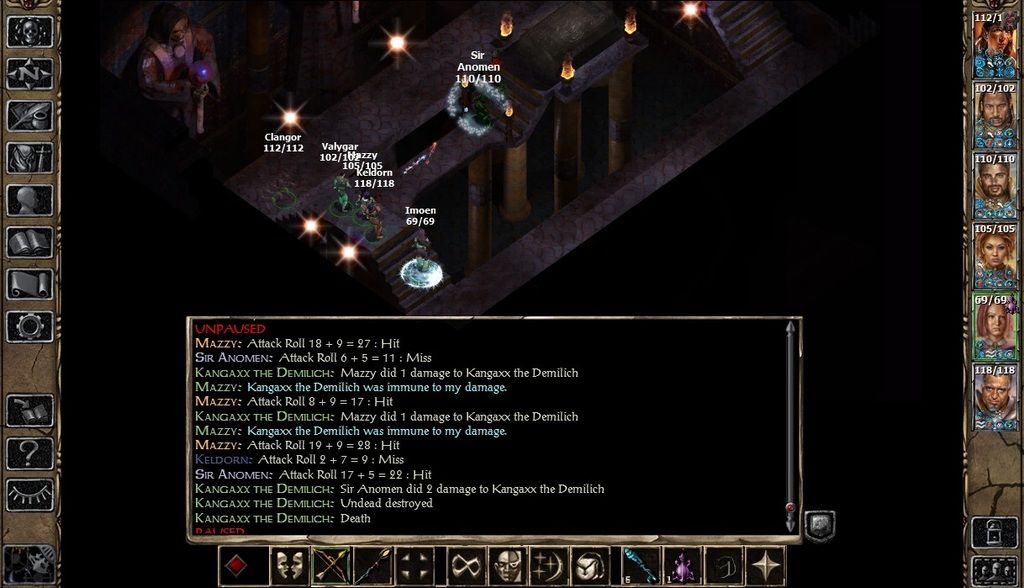Open the priest scroll icon
Screen dimensions: 1024x588
coord(29,284)
